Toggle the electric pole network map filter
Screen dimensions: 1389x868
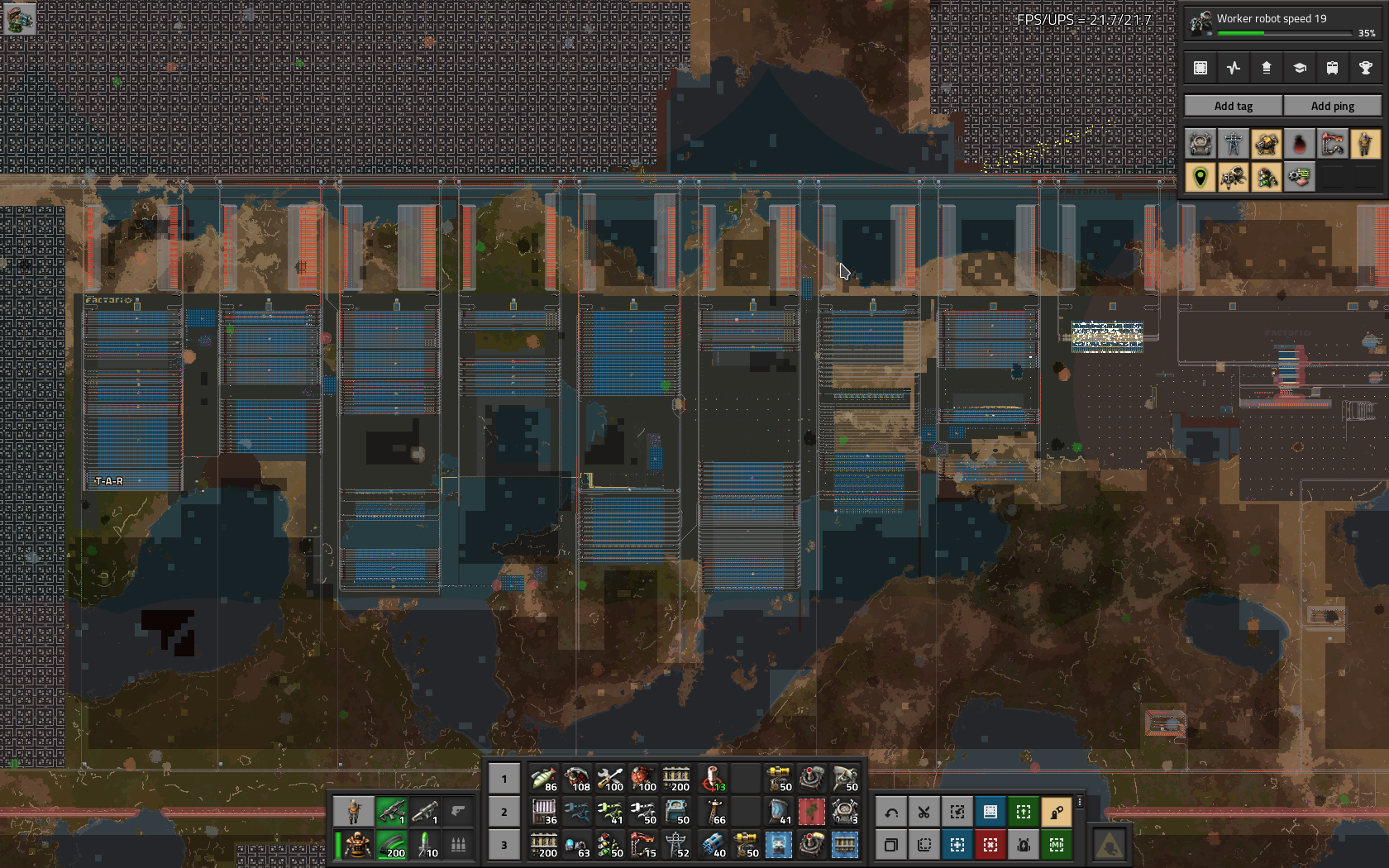click(1233, 144)
